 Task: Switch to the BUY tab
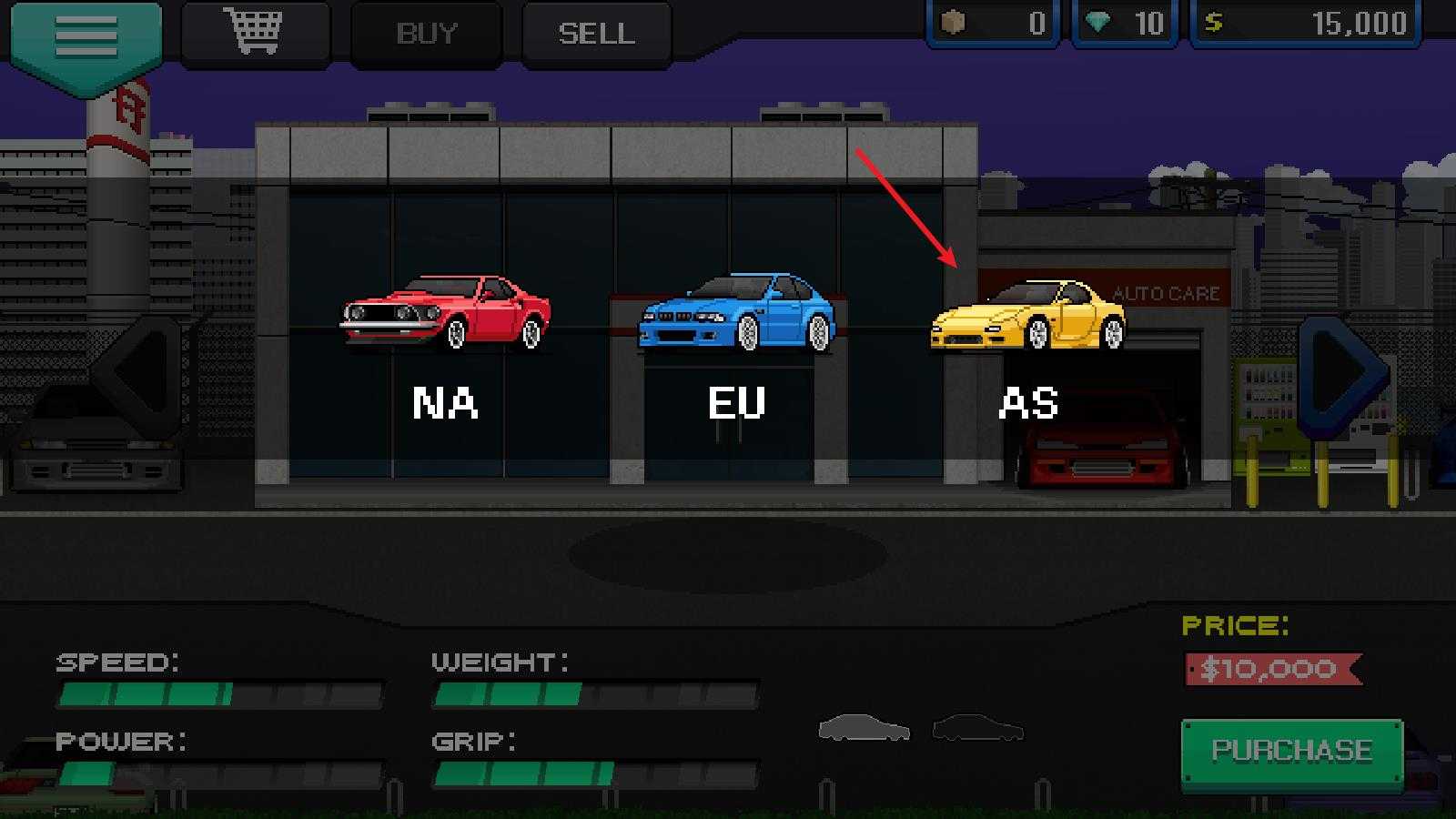(x=426, y=34)
